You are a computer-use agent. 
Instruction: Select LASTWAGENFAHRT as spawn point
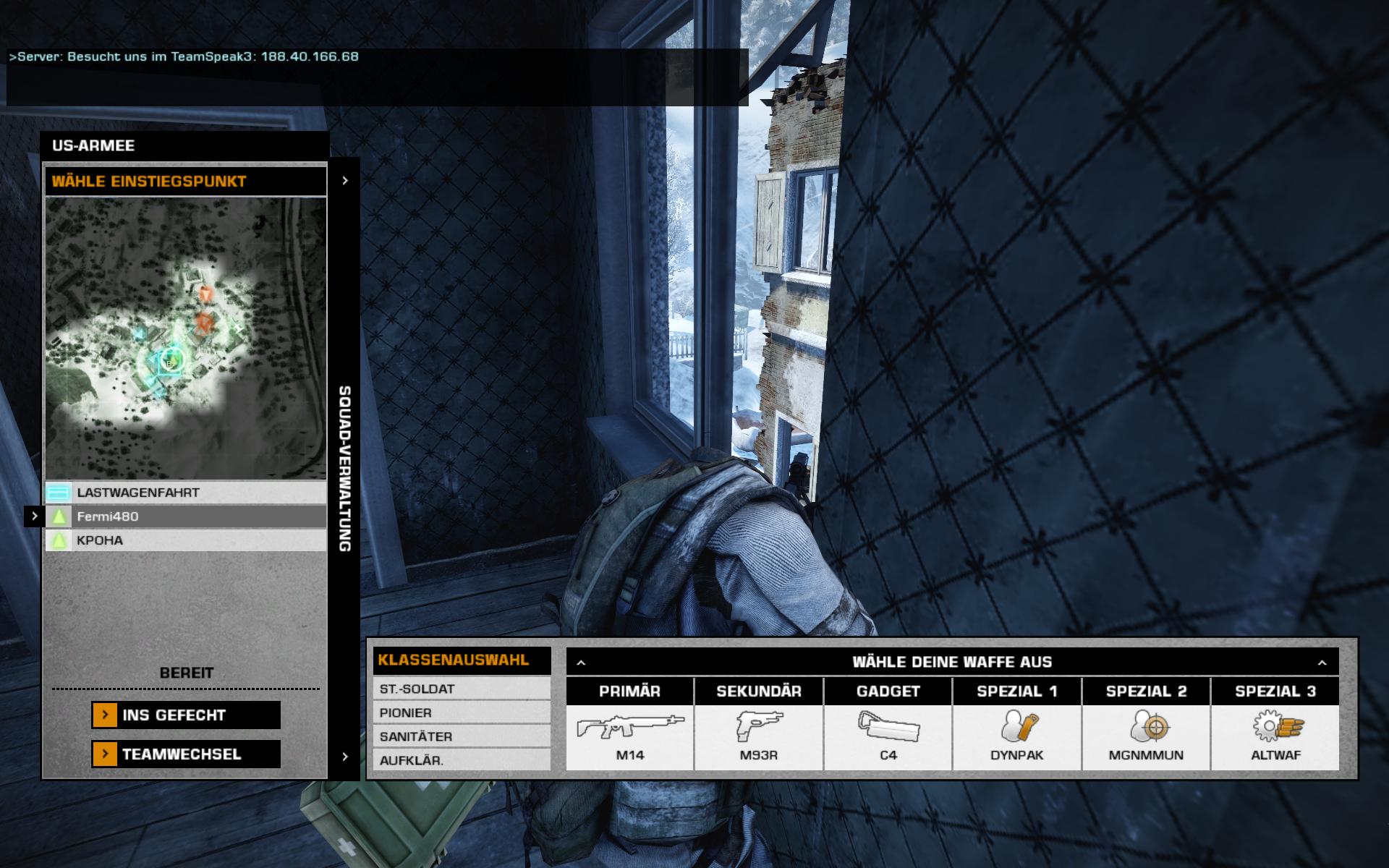point(186,493)
